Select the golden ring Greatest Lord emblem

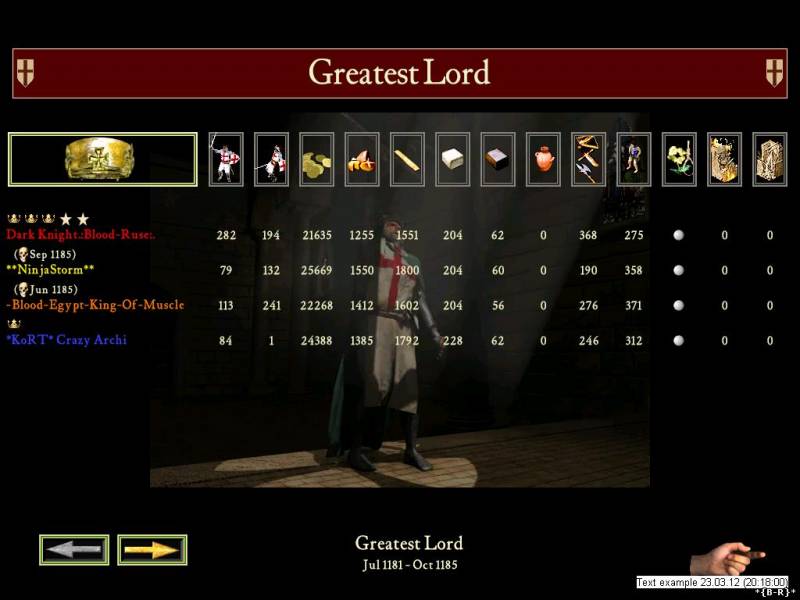click(x=102, y=159)
